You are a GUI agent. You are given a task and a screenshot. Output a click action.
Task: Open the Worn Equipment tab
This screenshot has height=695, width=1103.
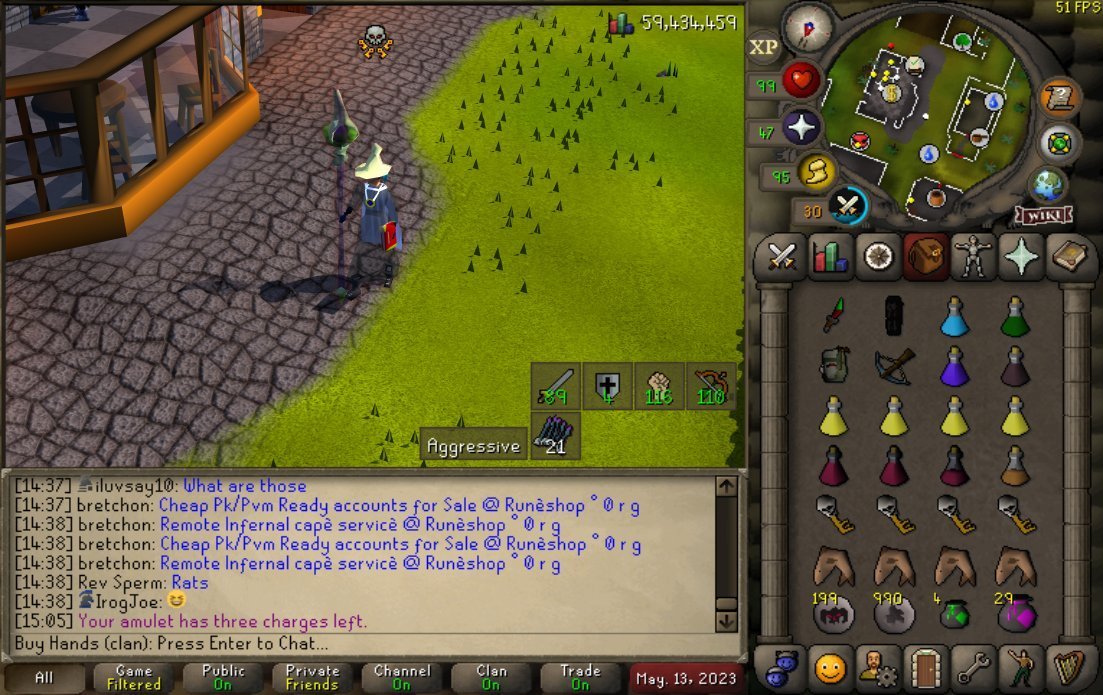click(x=972, y=257)
